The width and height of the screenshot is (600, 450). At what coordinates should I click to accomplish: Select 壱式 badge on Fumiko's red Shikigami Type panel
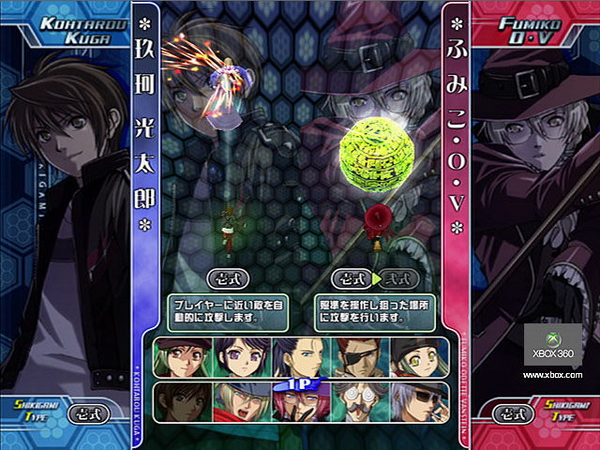point(514,411)
